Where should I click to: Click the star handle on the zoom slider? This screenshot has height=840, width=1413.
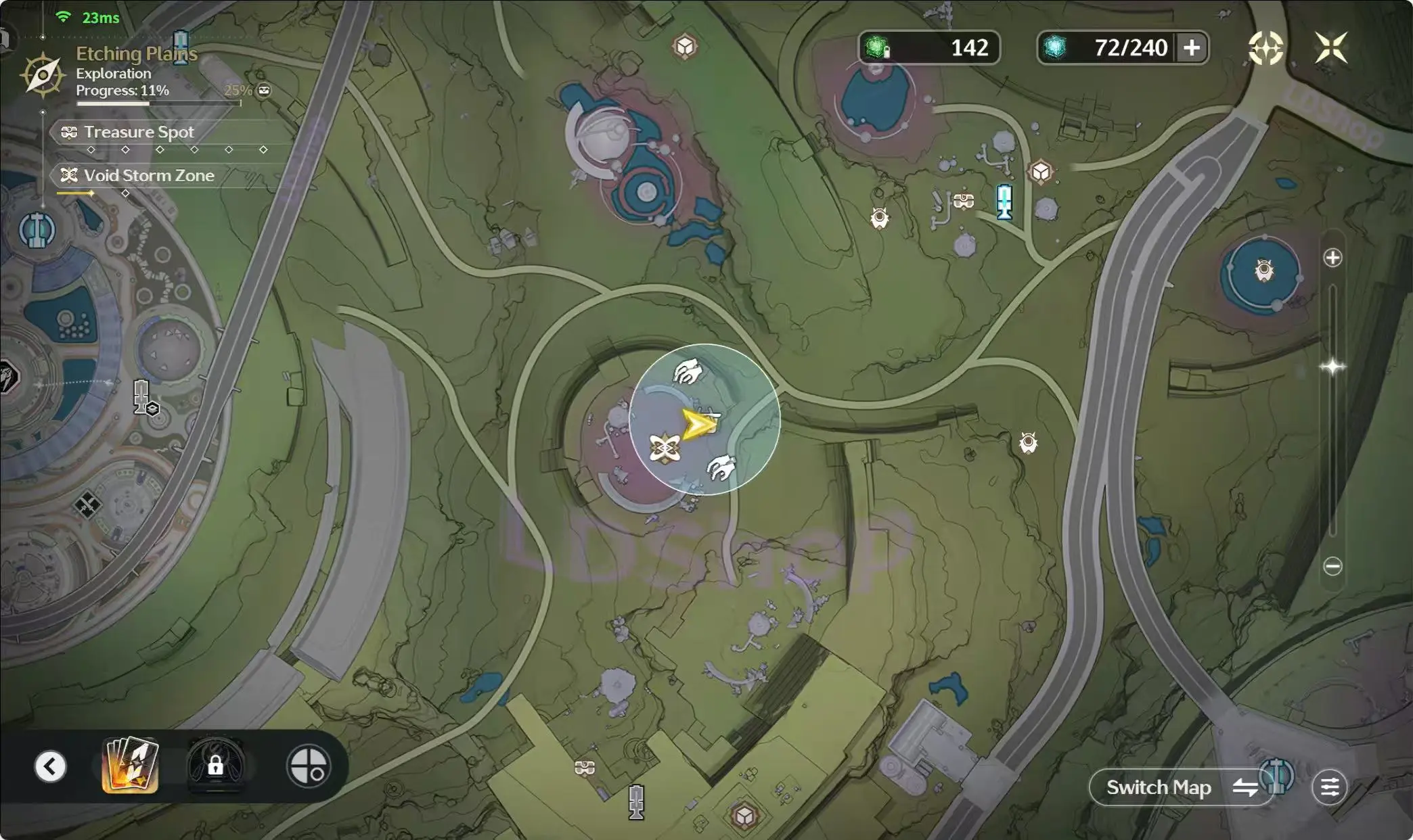[x=1332, y=367]
